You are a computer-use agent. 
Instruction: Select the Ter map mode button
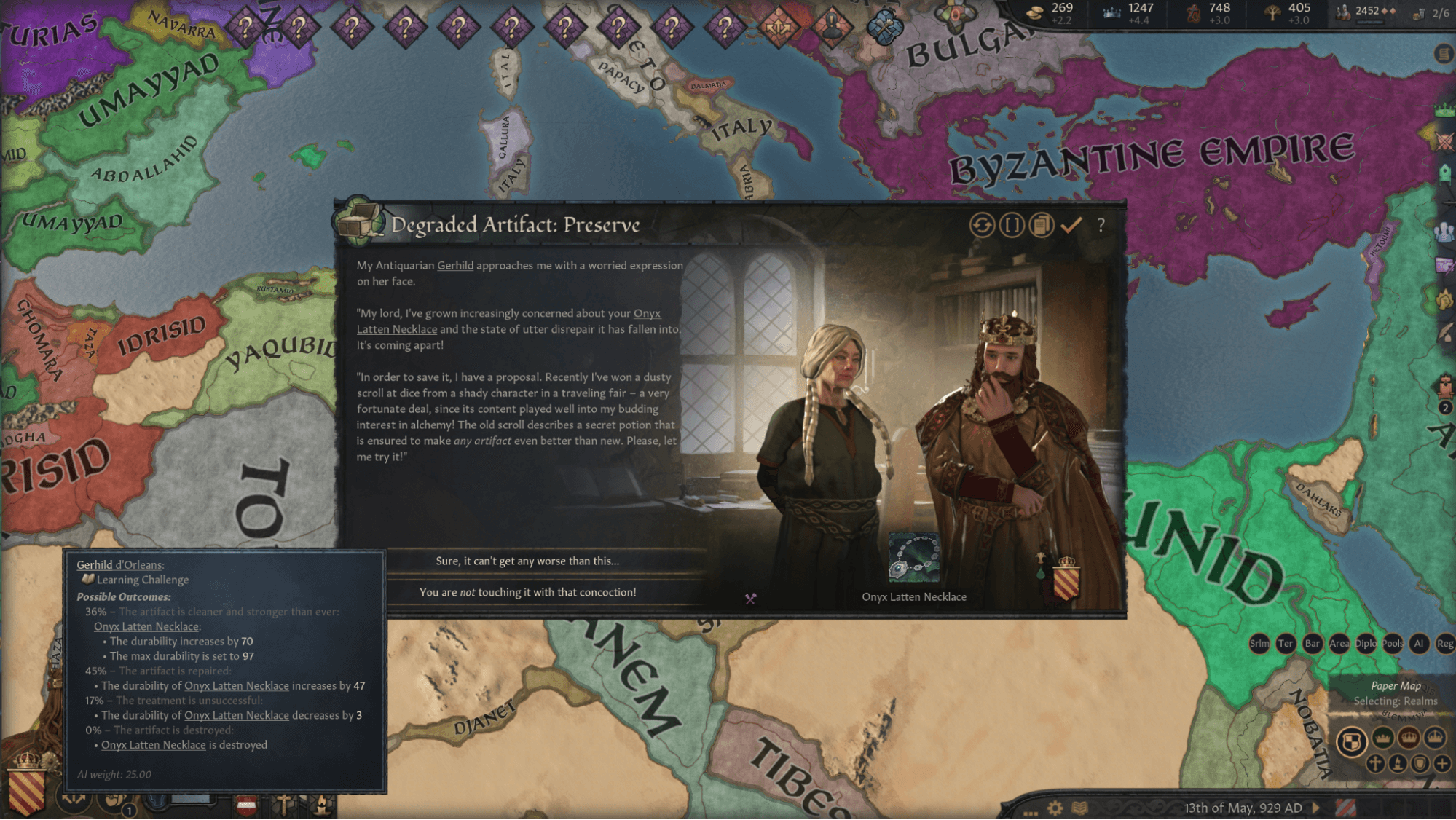coord(1286,643)
